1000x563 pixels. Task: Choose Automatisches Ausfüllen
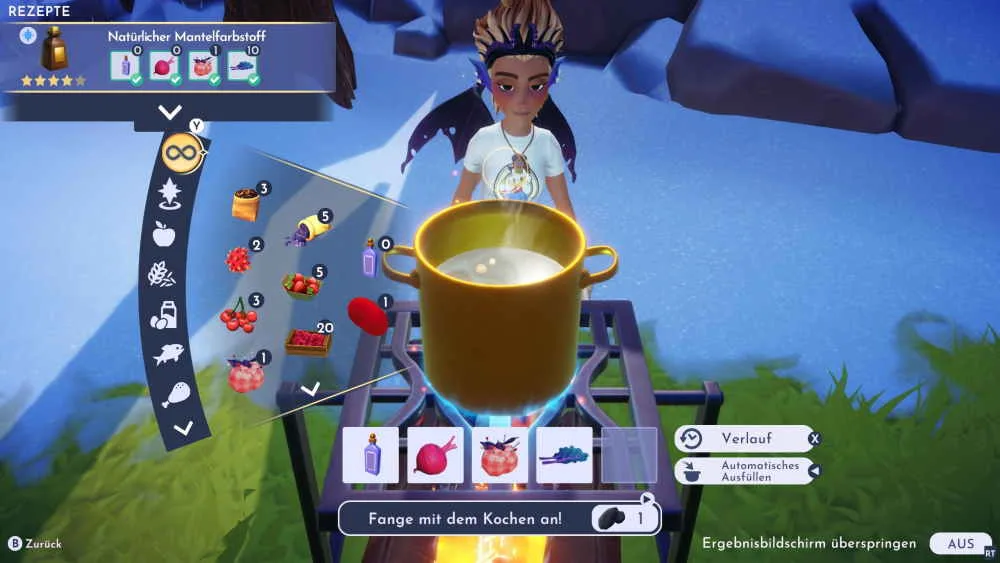[x=747, y=471]
